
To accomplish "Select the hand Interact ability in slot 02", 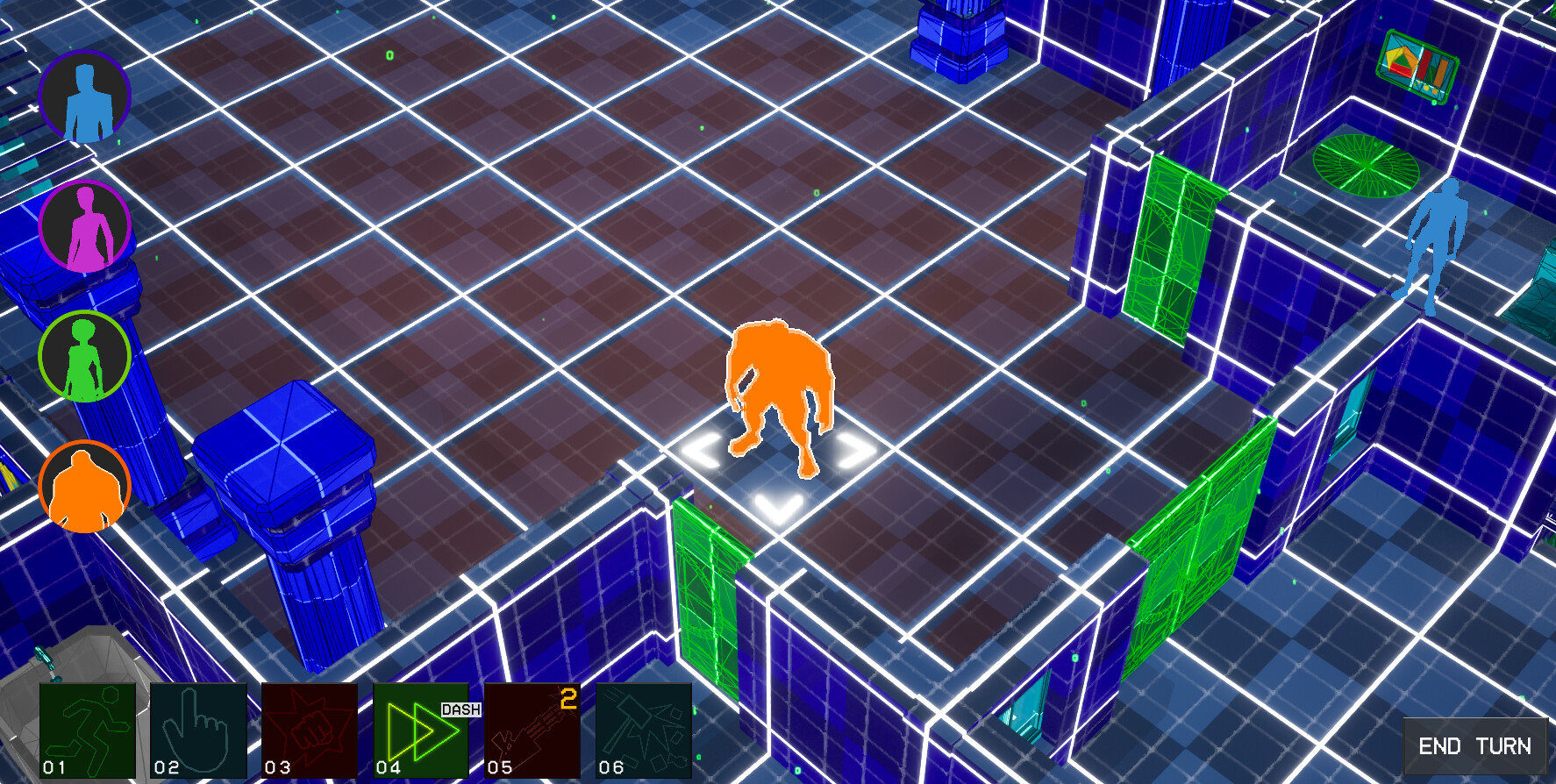I will coord(199,735).
